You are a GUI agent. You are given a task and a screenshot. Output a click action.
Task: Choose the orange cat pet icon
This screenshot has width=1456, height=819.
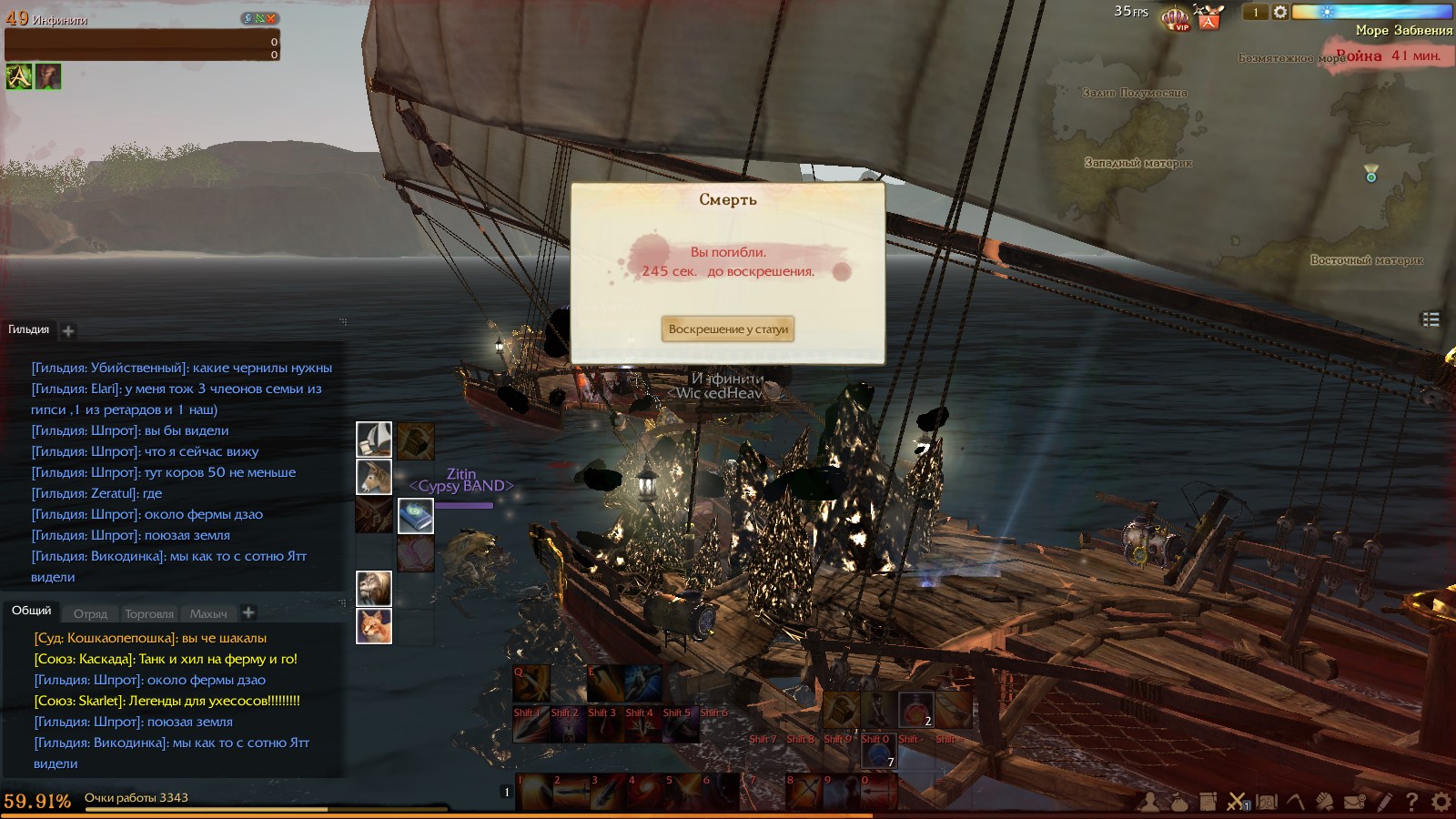click(374, 626)
